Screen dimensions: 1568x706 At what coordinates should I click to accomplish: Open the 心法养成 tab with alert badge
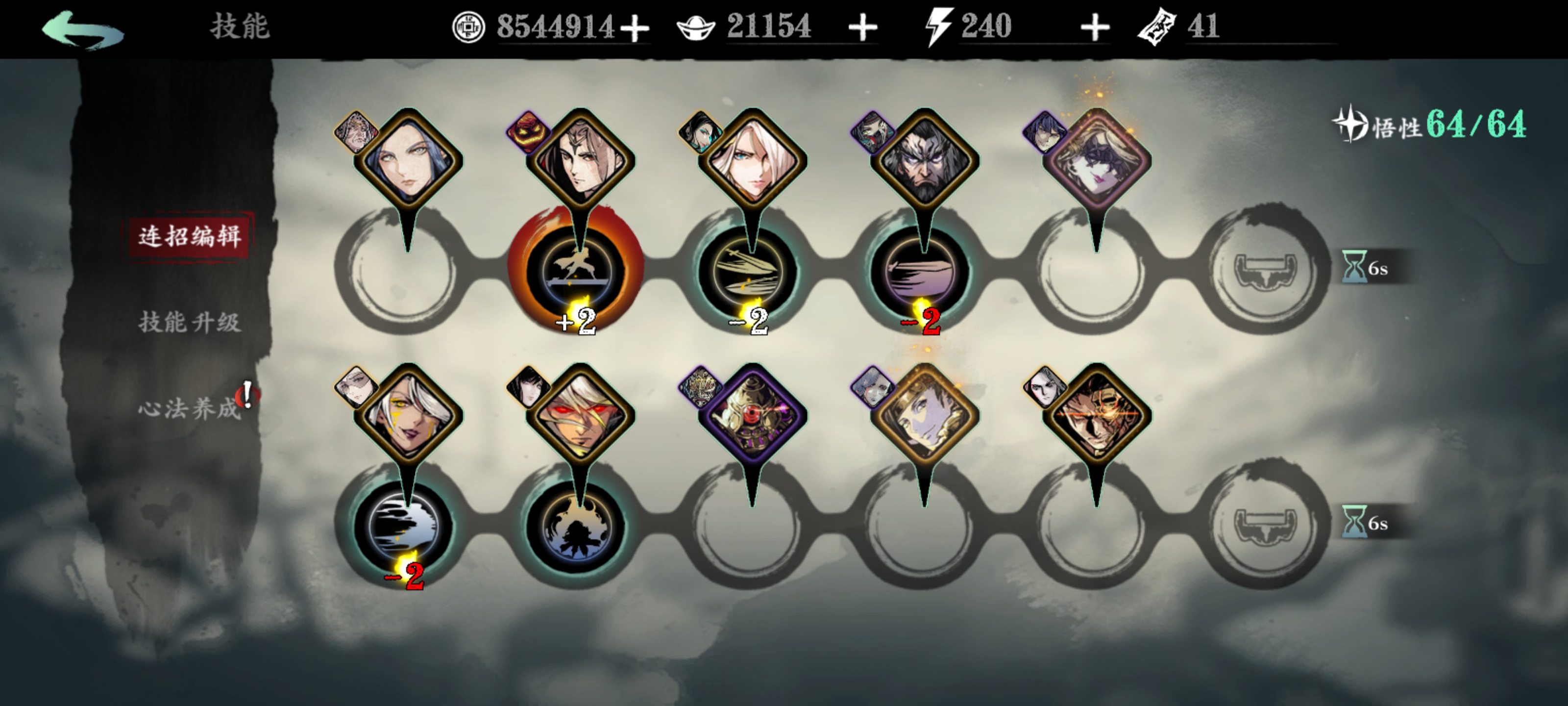pos(189,408)
